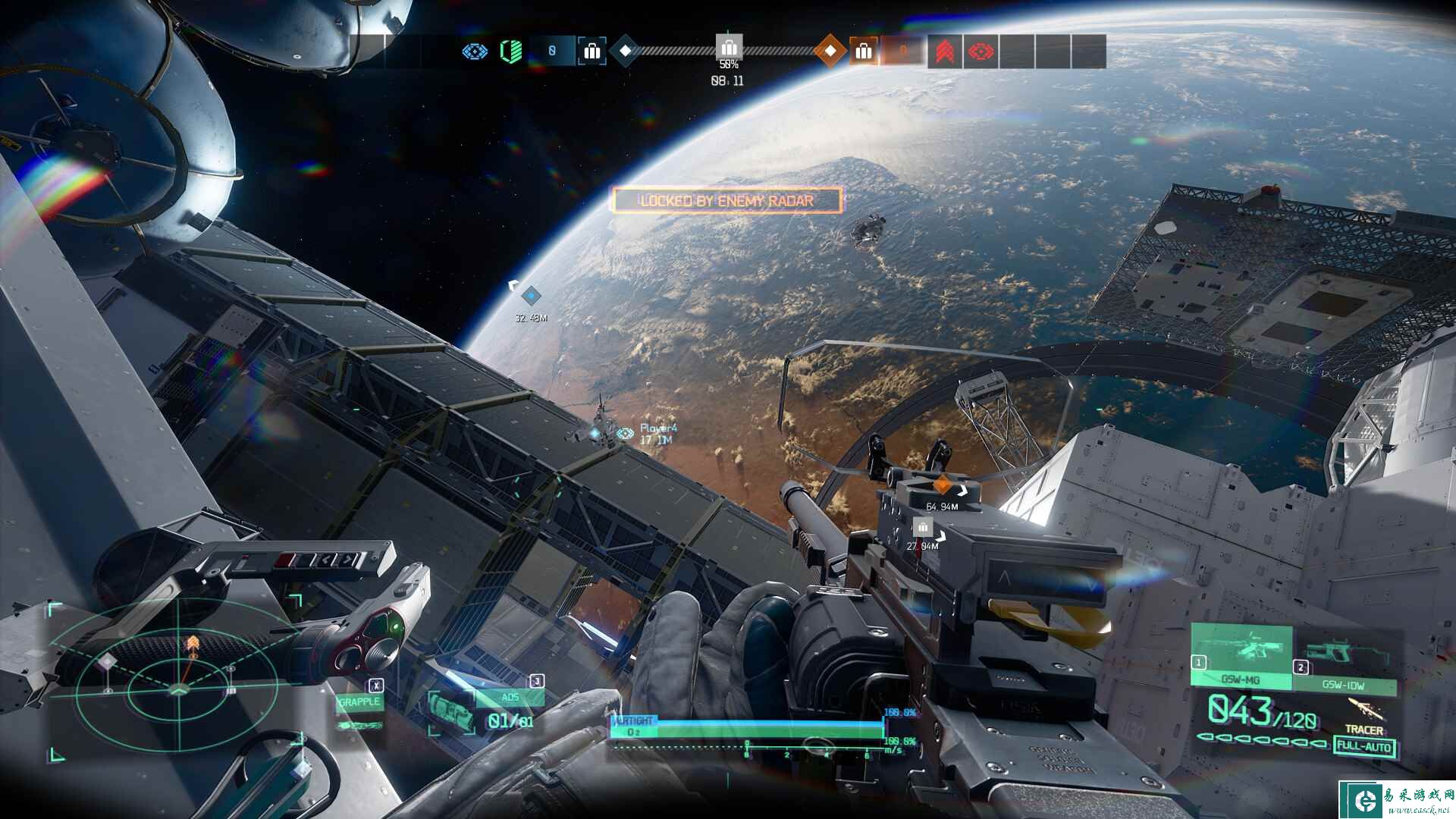Viewport: 1456px width, 819px height.
Task: Click the orange enemy chevron on radar
Action: 193,645
